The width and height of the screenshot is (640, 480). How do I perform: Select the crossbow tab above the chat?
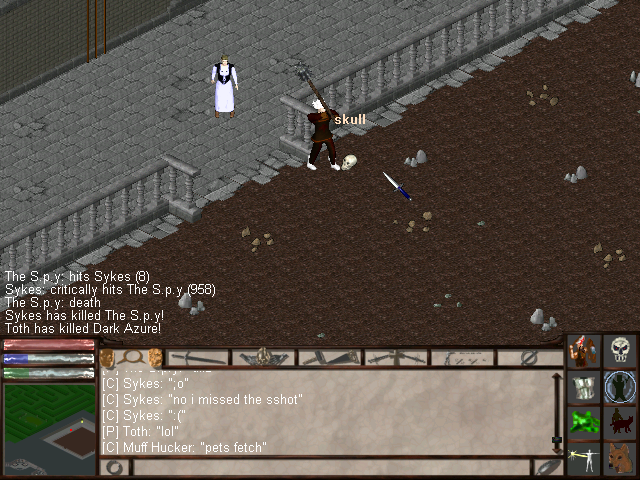pos(396,357)
